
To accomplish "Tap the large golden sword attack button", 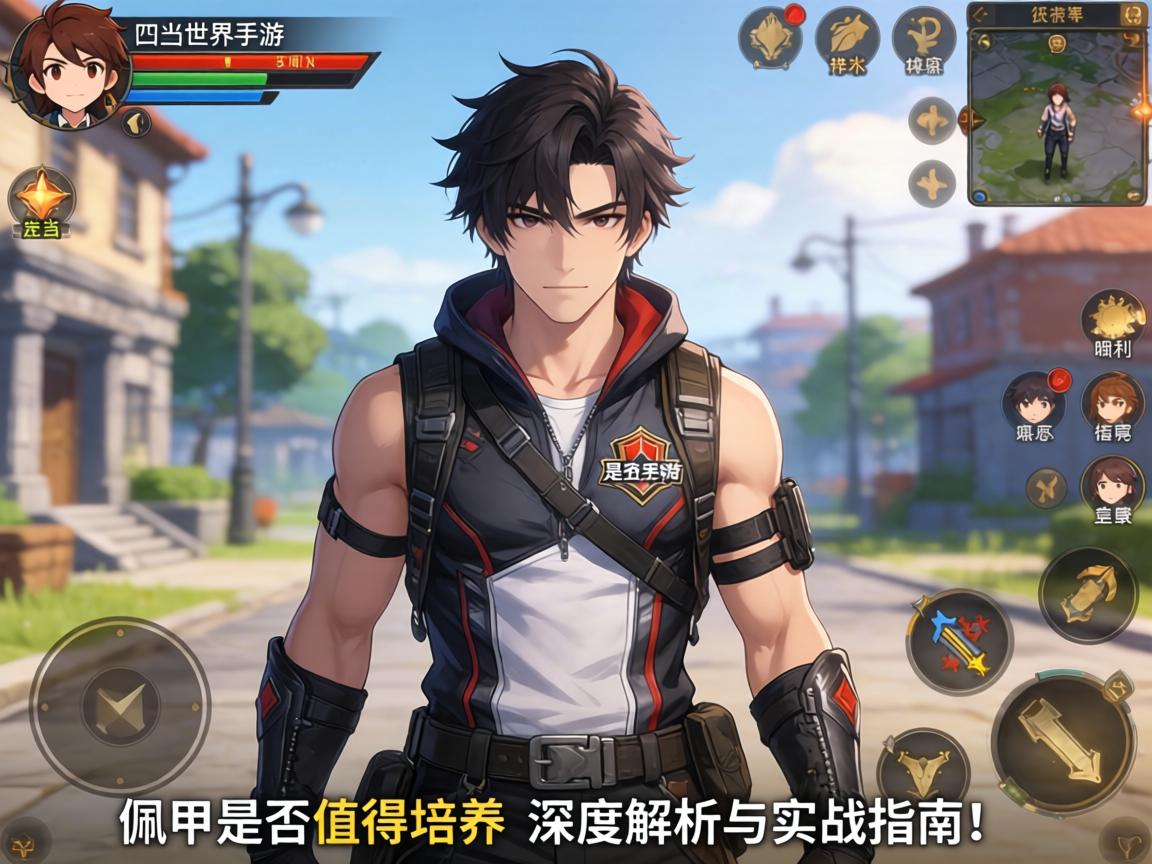I will pos(1062,741).
